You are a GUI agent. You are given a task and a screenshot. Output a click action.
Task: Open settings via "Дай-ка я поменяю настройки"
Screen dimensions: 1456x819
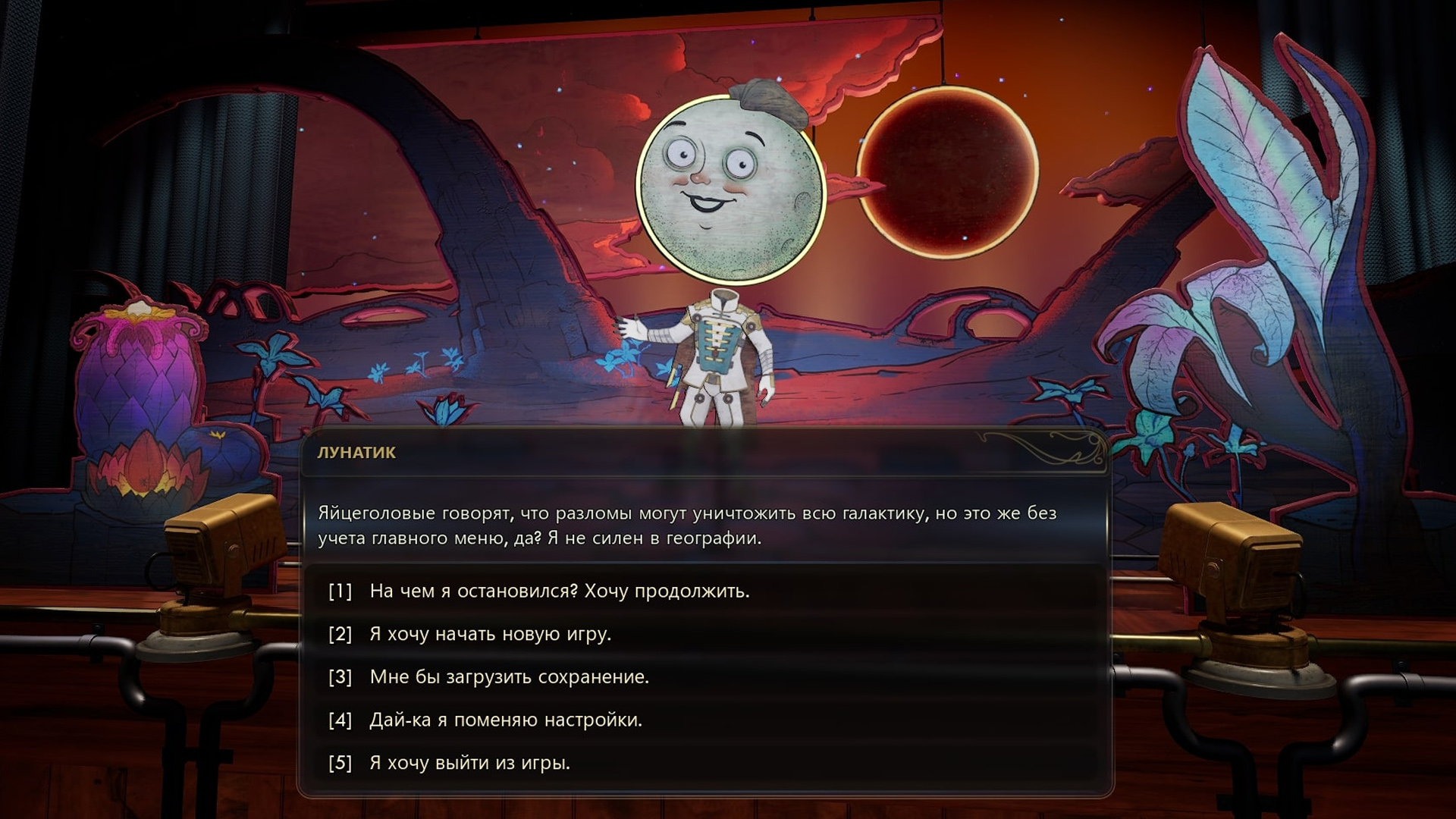tap(505, 720)
